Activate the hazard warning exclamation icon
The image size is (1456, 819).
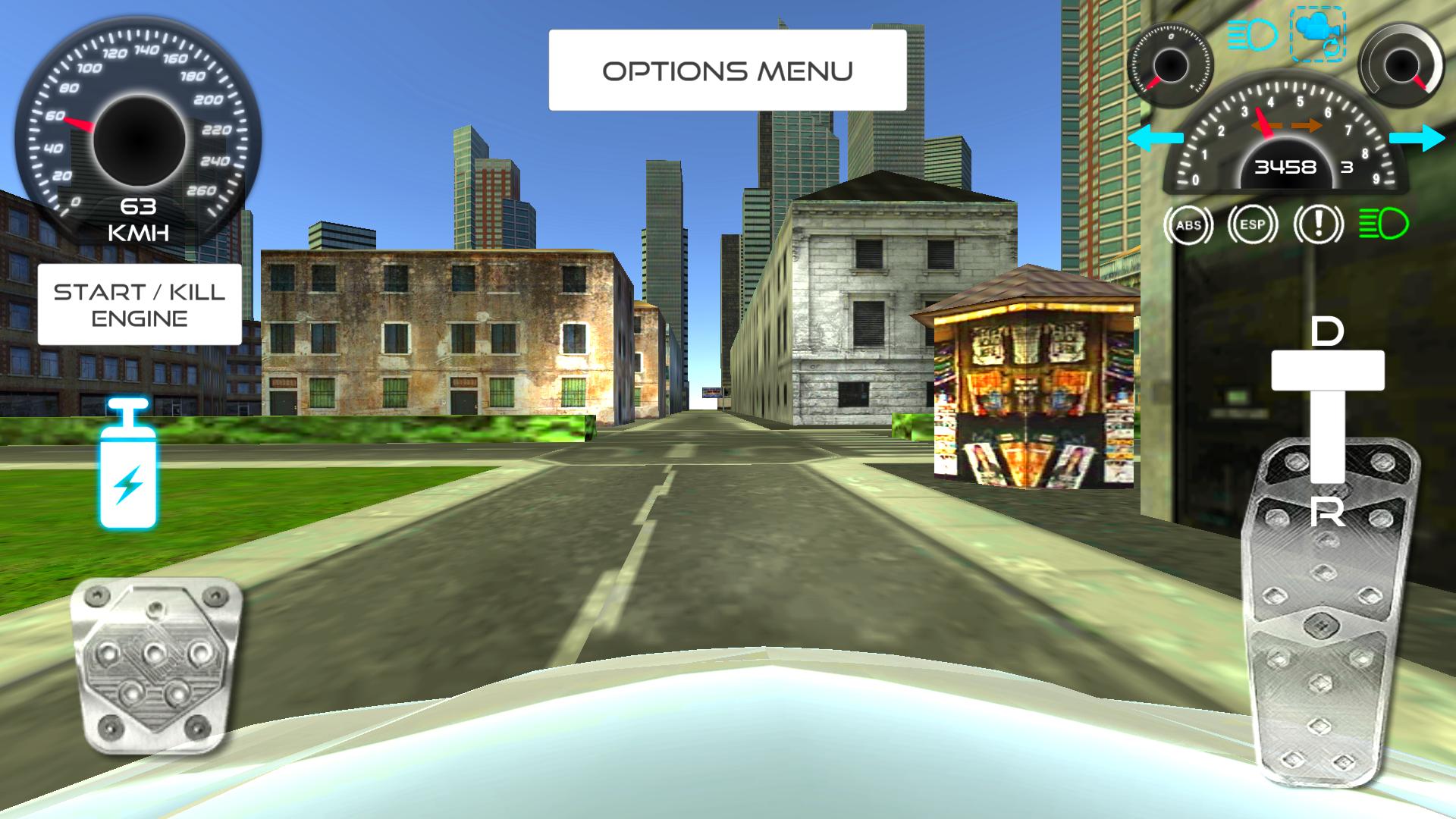coord(1318,225)
